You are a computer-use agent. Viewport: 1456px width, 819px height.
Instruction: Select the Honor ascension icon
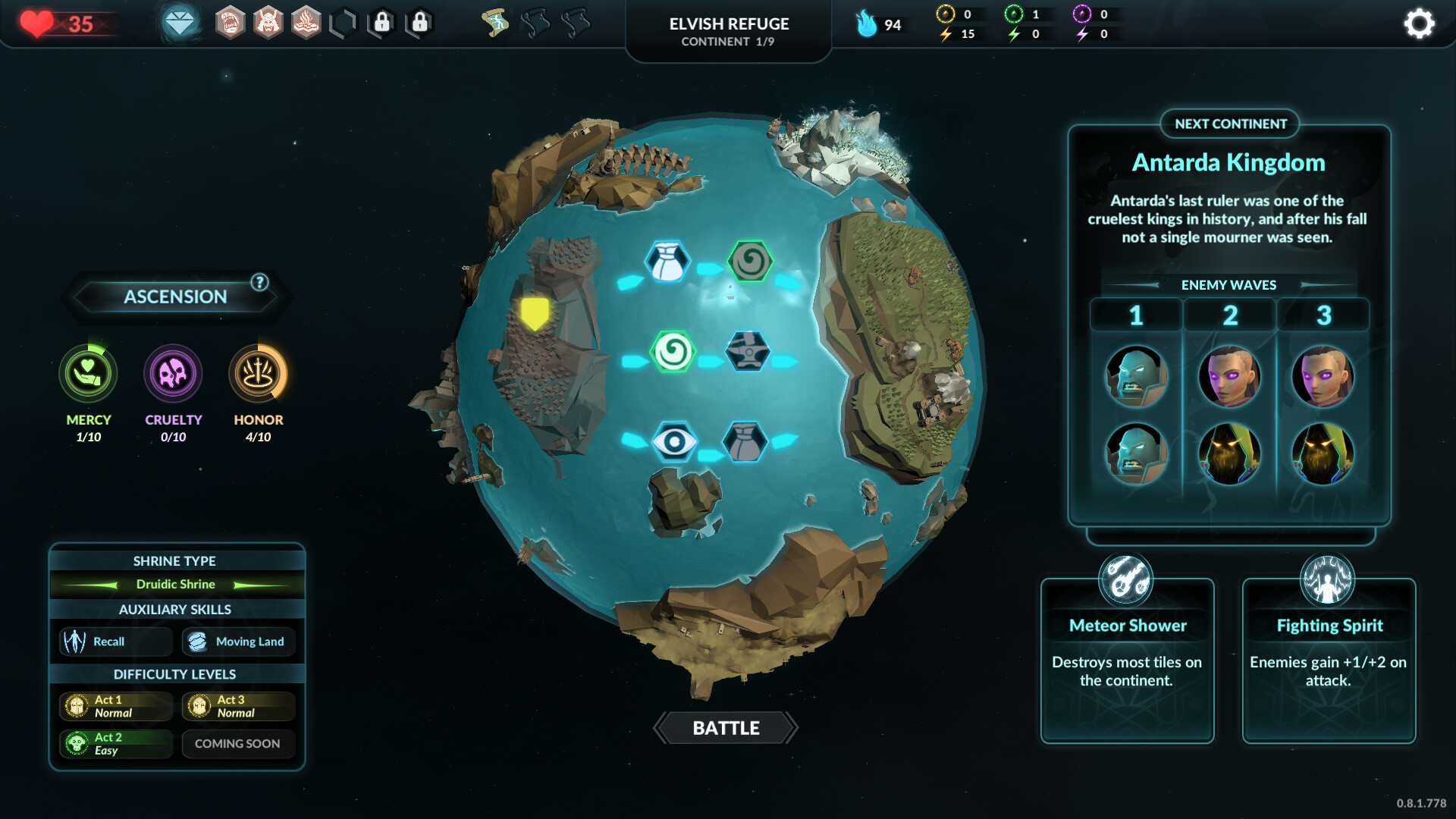pyautogui.click(x=258, y=374)
